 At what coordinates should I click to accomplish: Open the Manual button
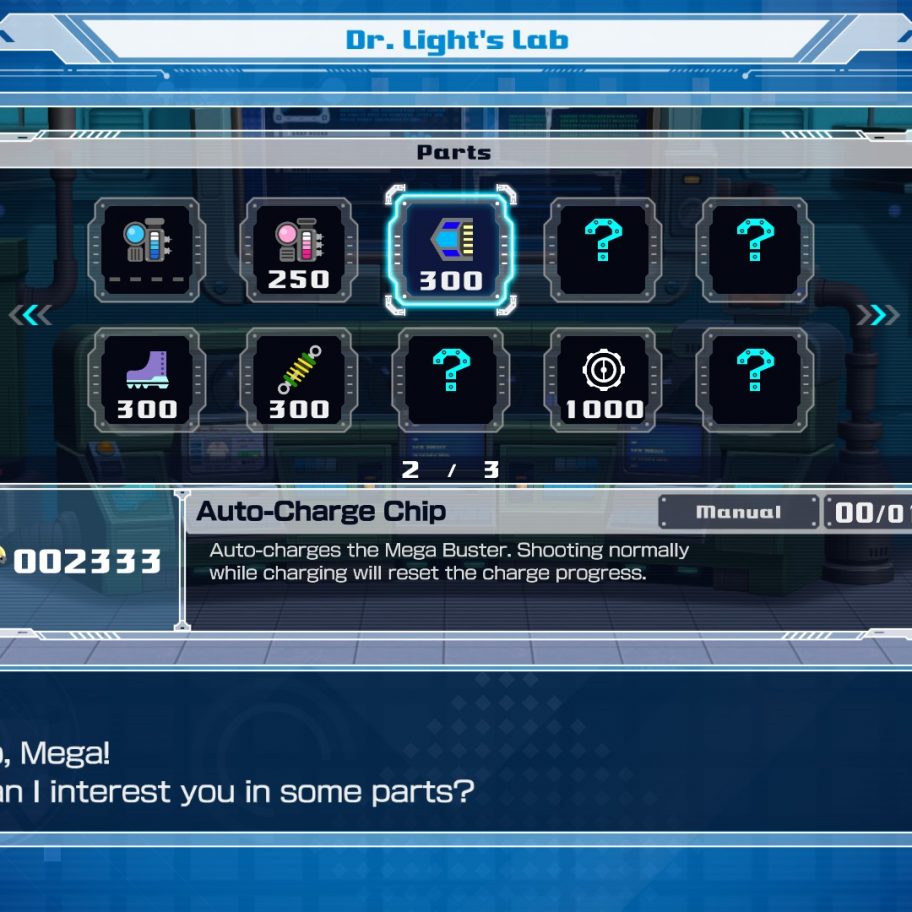pos(738,512)
